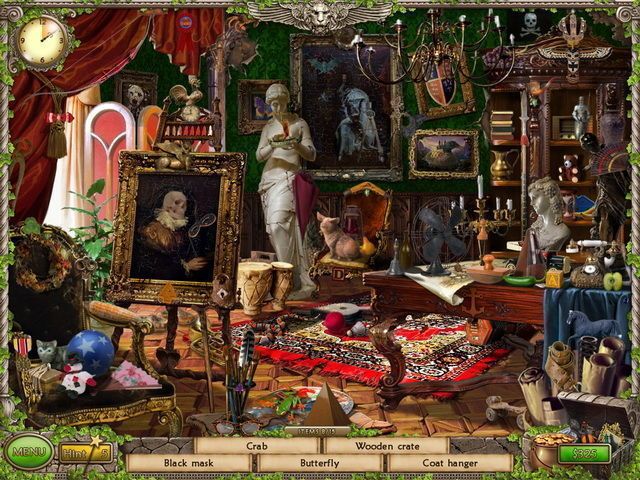Click the Coat hanger list entry

click(450, 464)
